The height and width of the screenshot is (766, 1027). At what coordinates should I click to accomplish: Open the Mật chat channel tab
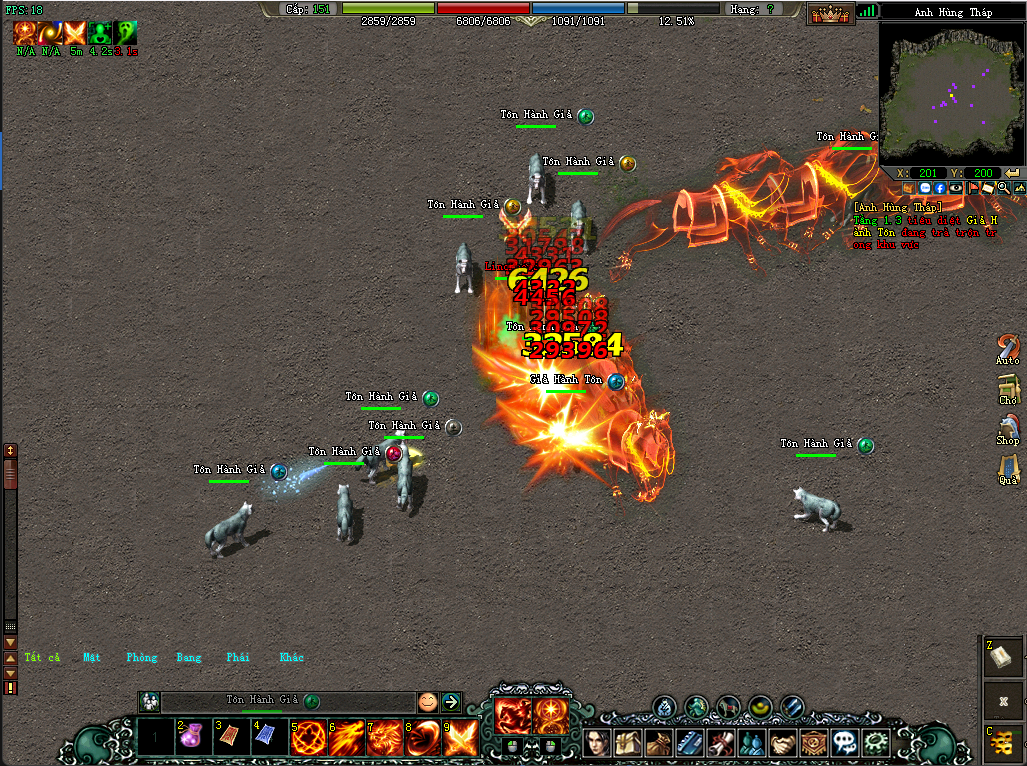(x=92, y=657)
